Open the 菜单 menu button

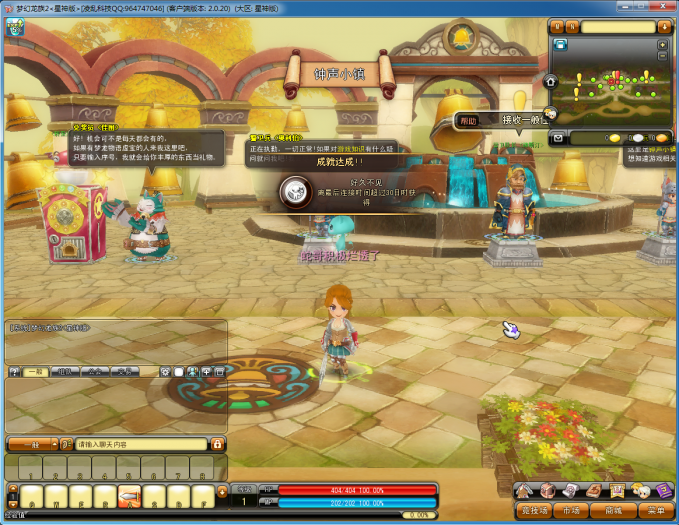point(655,510)
